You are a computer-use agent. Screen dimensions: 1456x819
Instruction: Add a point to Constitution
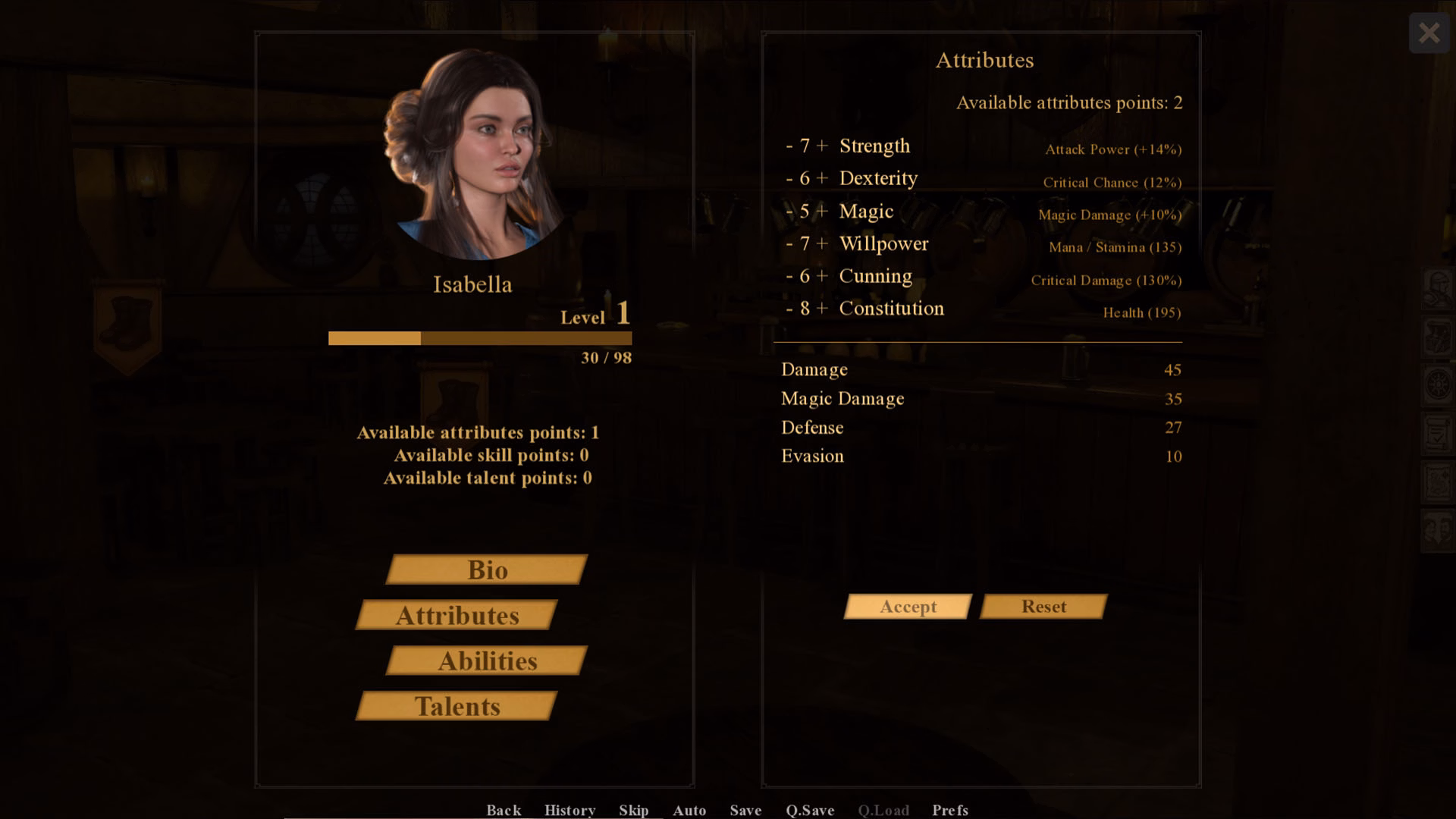(822, 309)
